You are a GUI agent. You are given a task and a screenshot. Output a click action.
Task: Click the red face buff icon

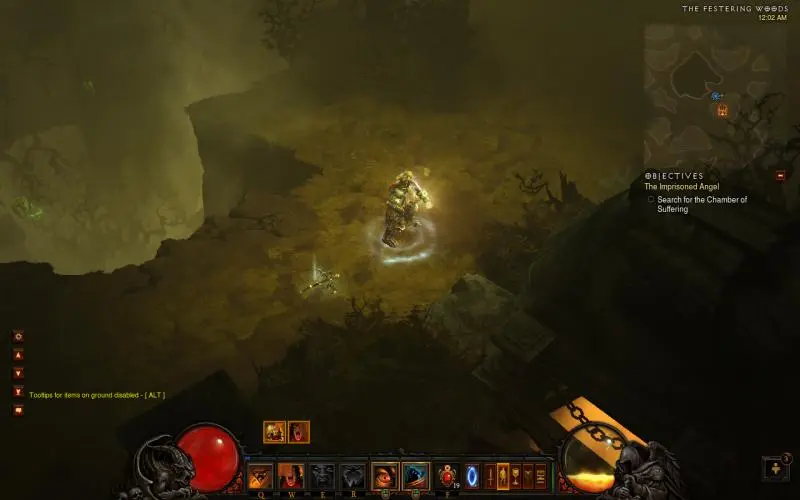[298, 432]
